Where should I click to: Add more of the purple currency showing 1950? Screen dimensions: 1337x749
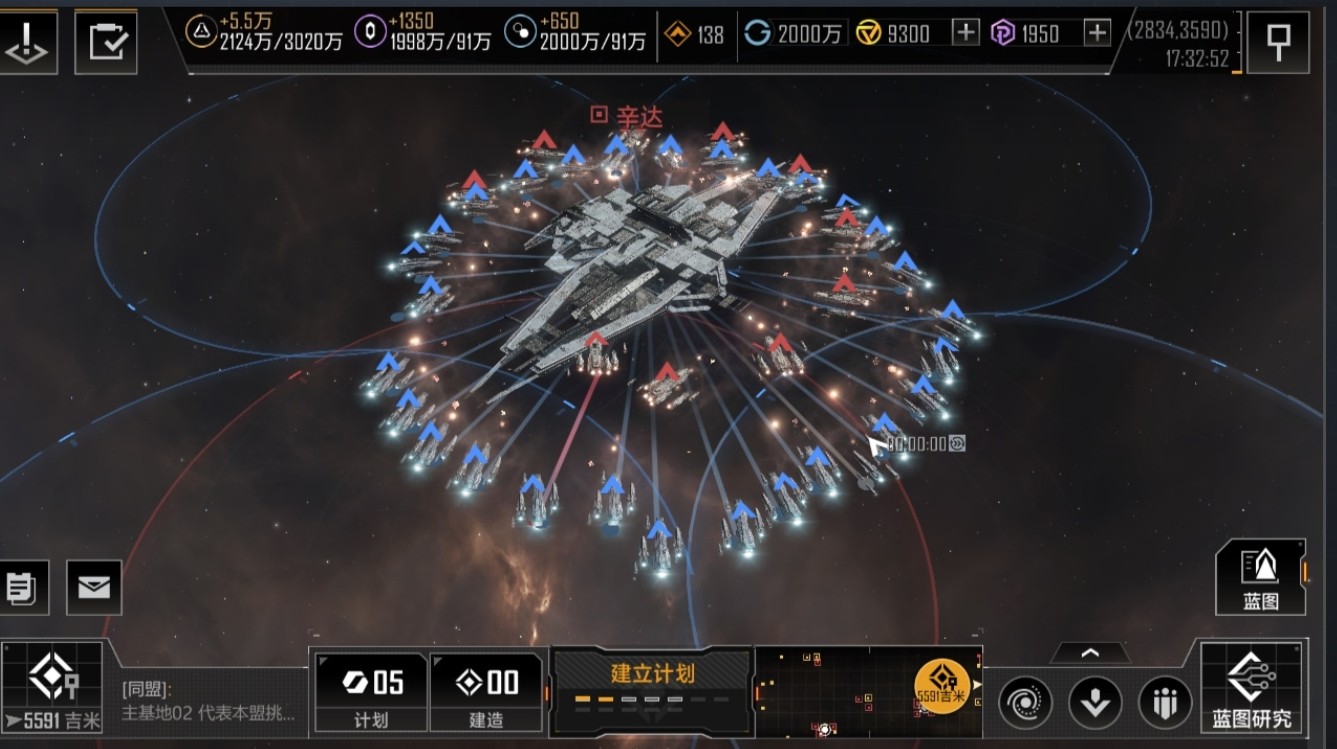click(x=1097, y=33)
